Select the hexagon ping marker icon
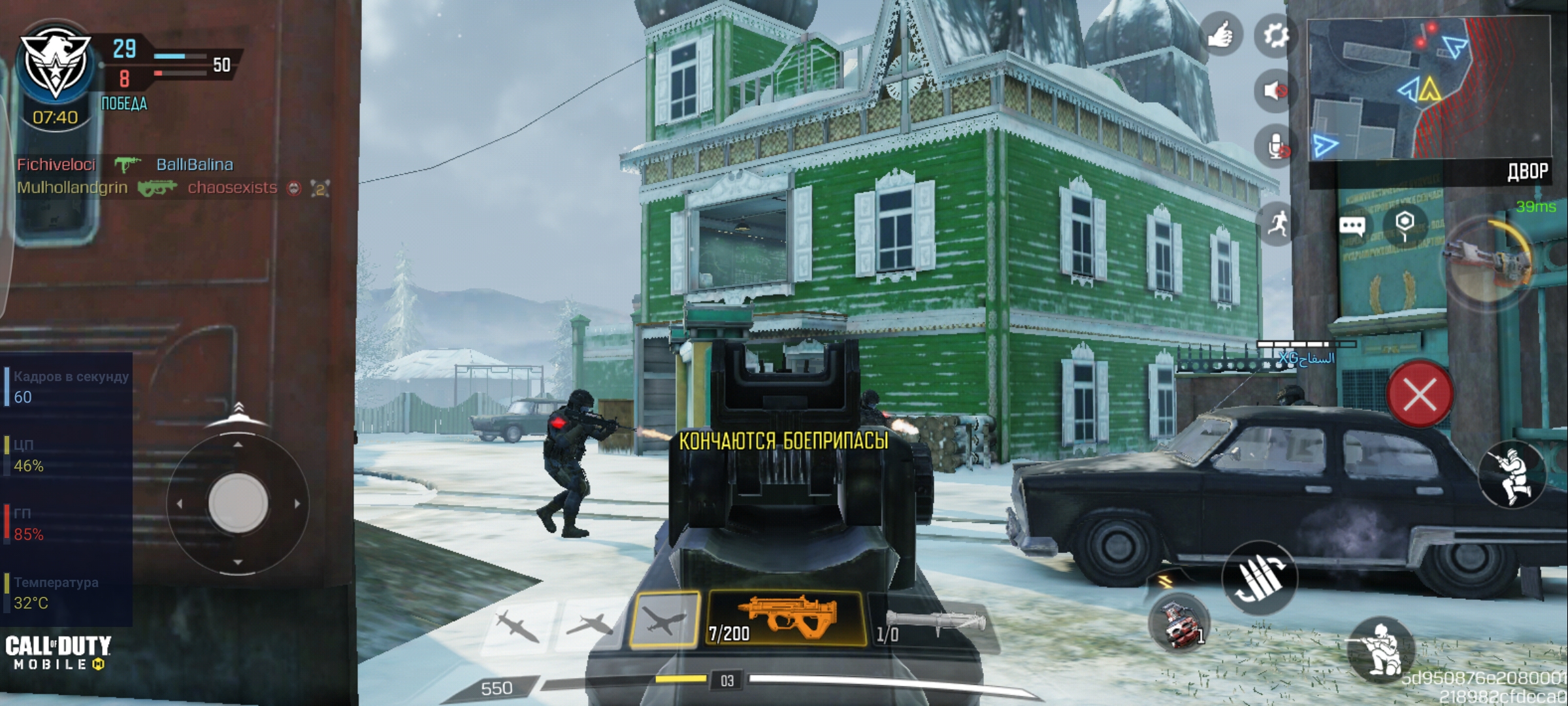 1405,224
